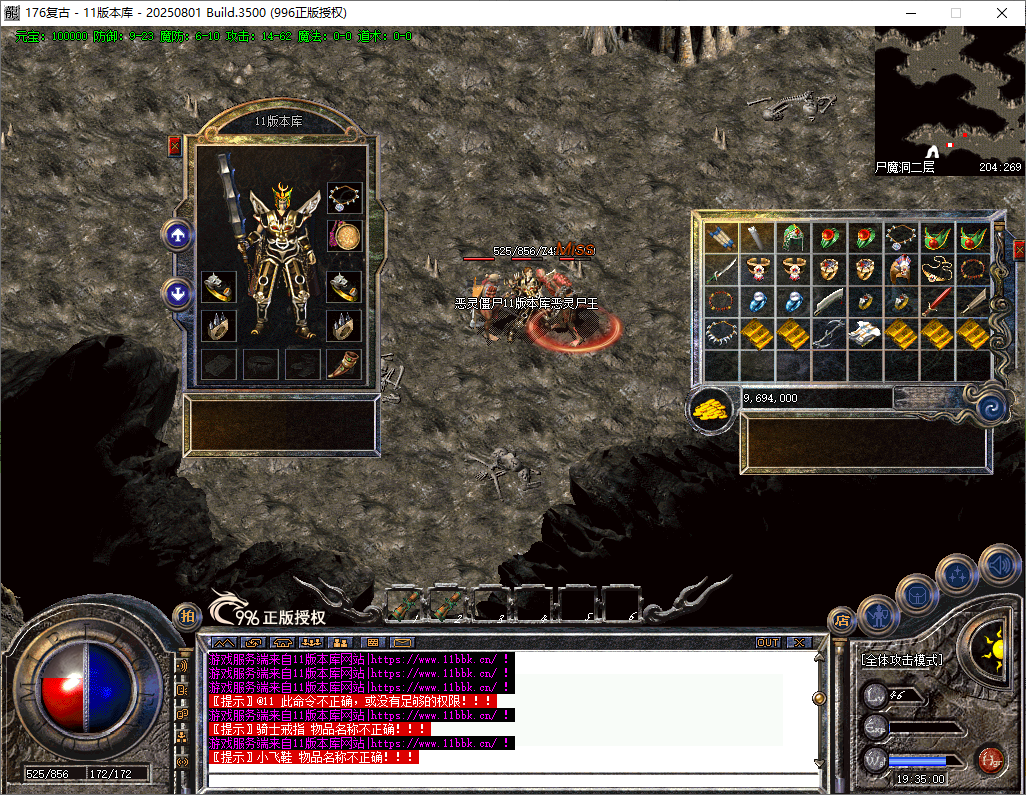
Task: Select the equipped gold medal slot
Action: [x=345, y=237]
